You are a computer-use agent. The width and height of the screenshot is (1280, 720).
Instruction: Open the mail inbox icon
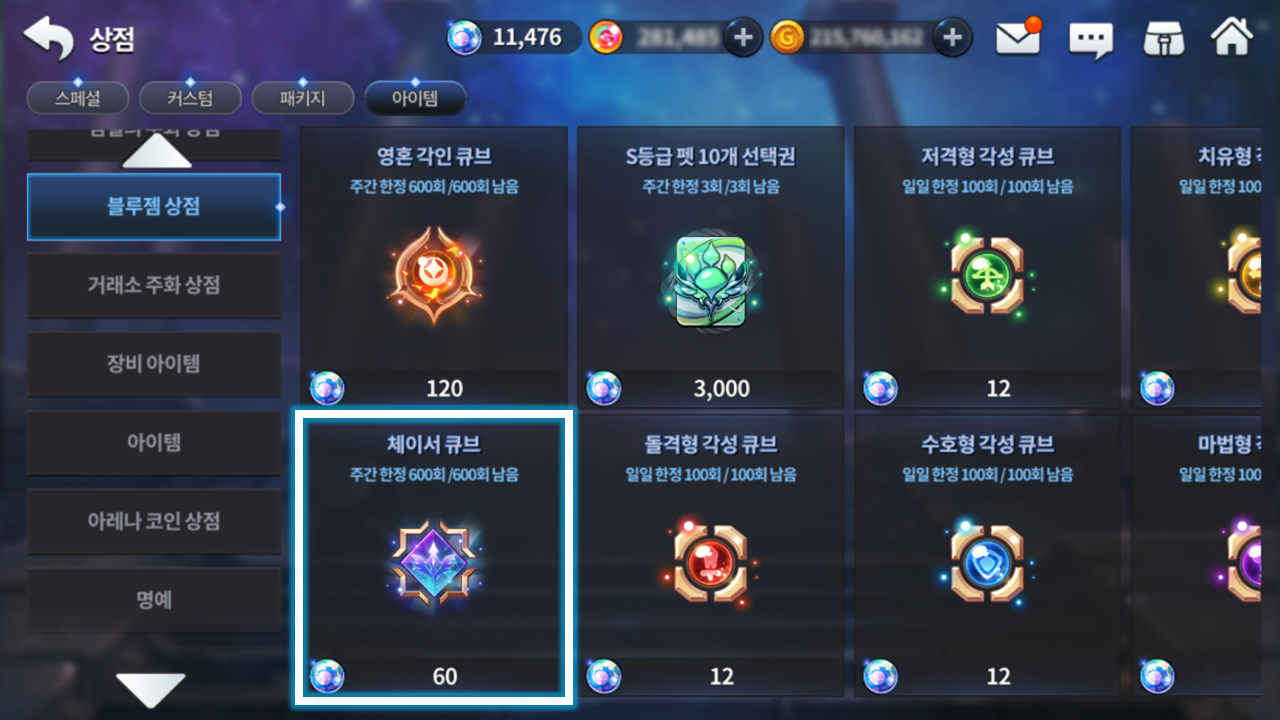click(1017, 38)
